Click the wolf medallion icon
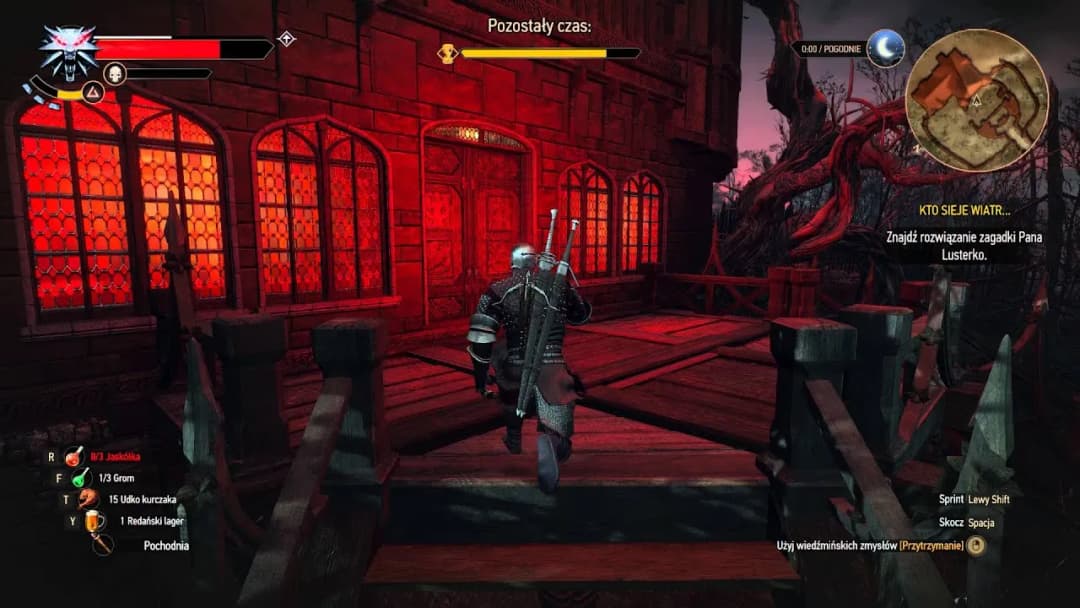This screenshot has width=1080, height=608. pos(67,53)
